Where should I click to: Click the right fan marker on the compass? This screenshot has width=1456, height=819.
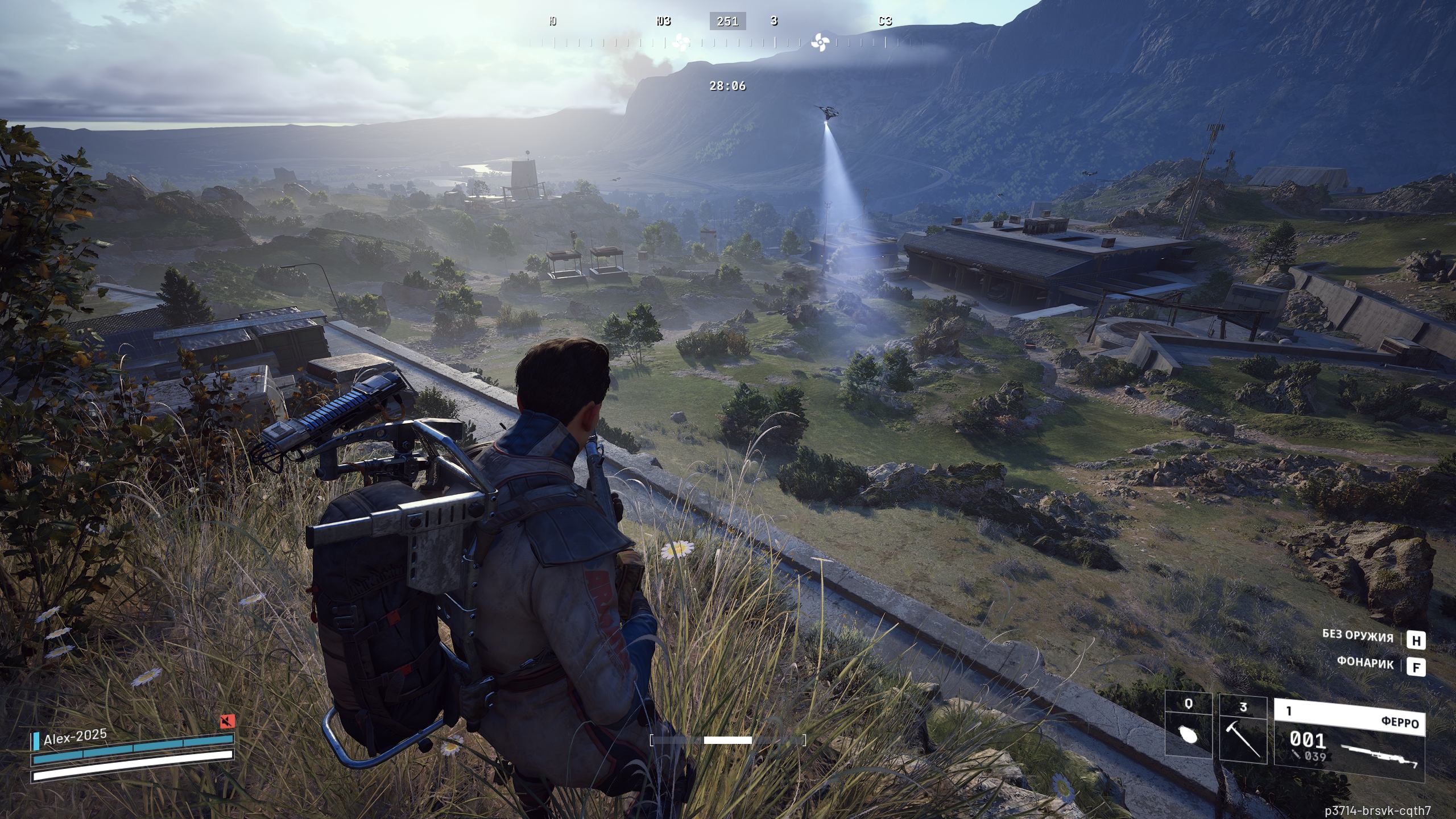point(820,41)
